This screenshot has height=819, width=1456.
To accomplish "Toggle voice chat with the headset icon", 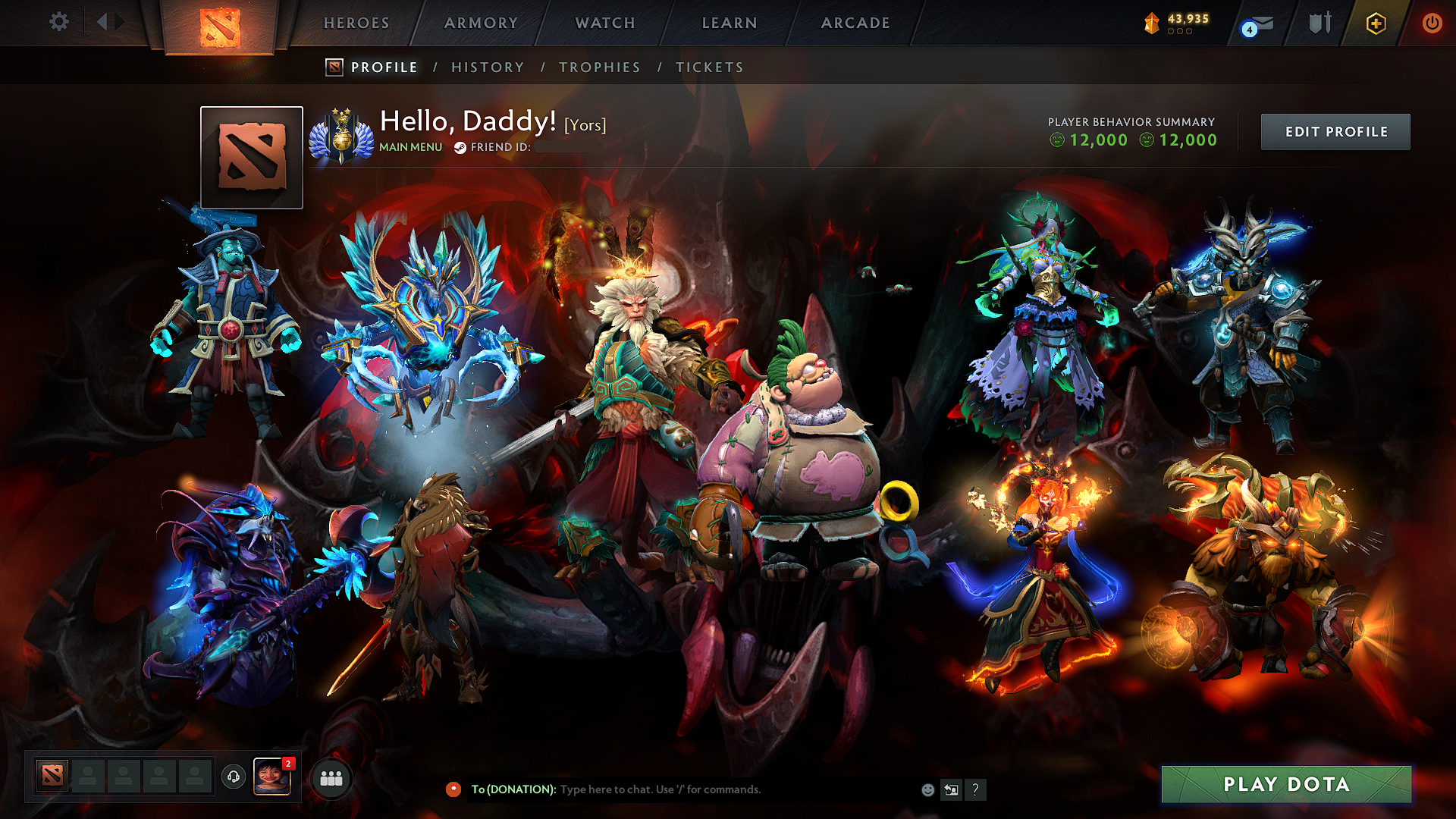I will click(x=234, y=778).
